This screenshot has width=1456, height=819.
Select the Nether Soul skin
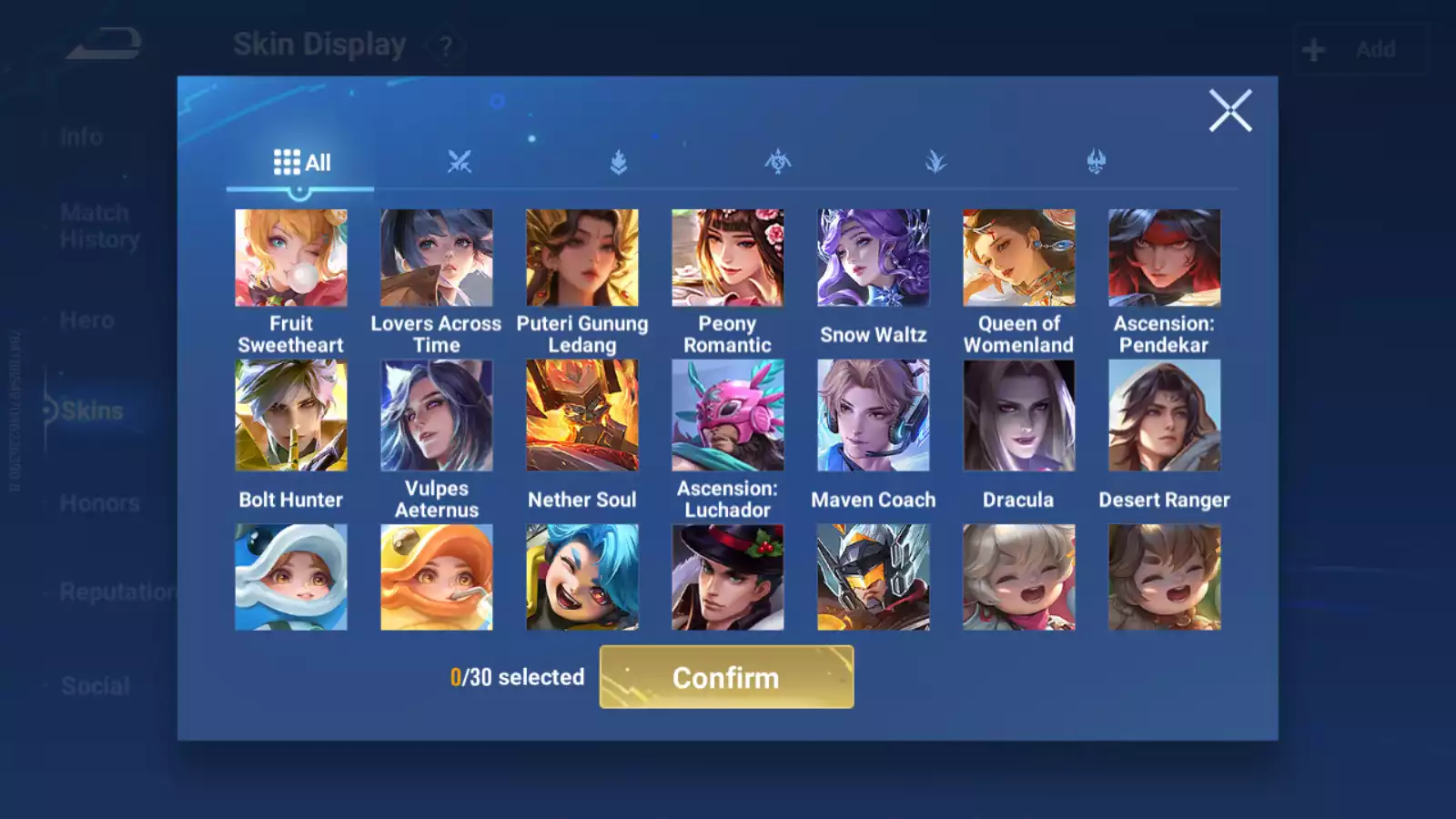coord(582,415)
